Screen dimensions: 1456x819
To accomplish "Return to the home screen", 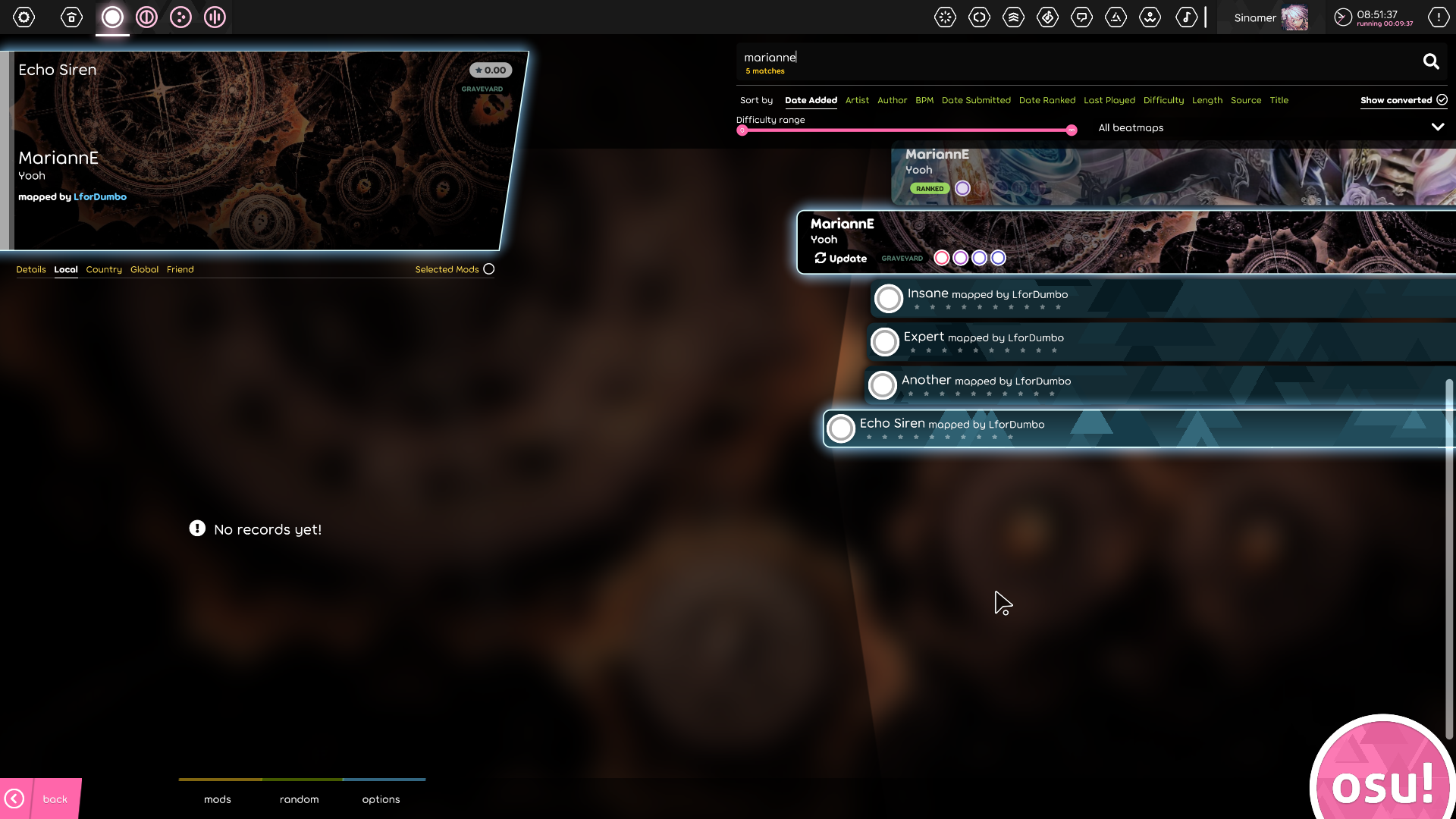I will click(x=71, y=17).
